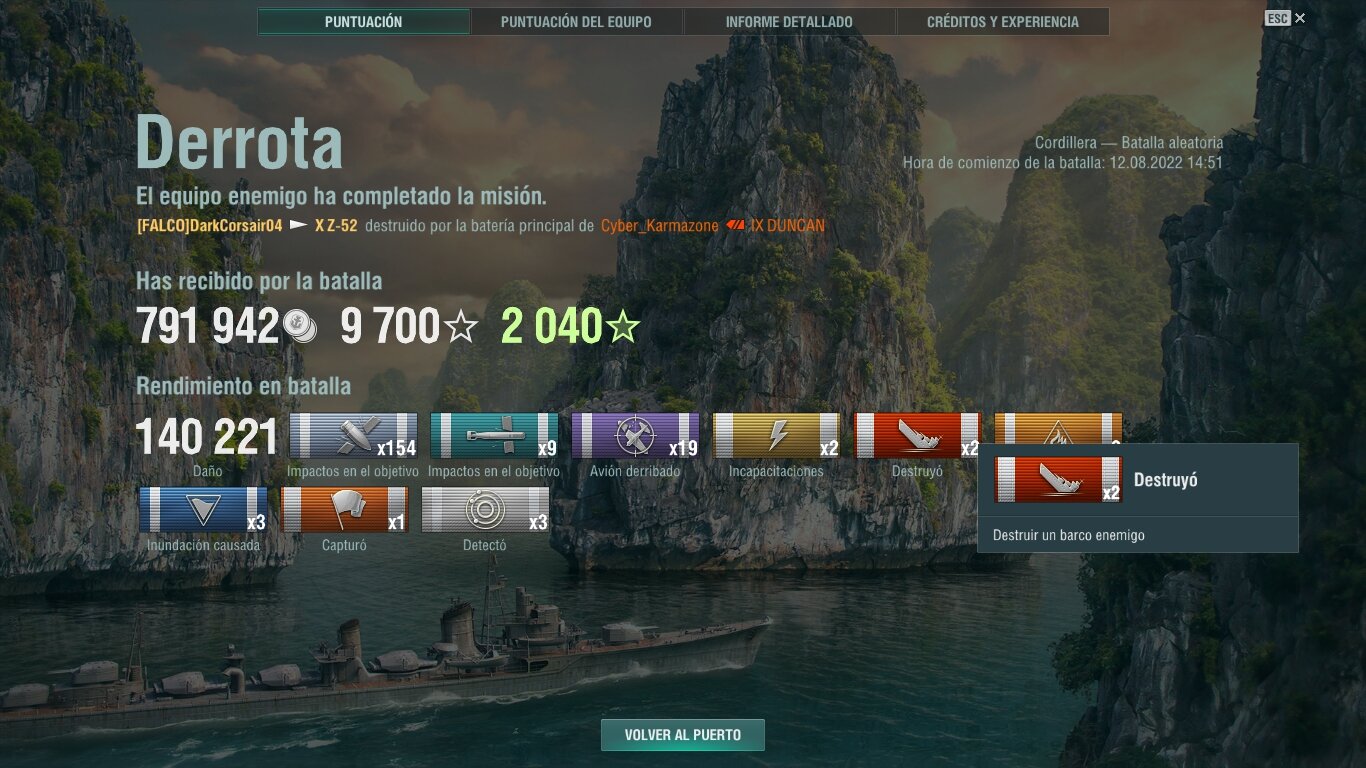Click the Detectó ribbon
This screenshot has width=1366, height=768.
[x=485, y=510]
